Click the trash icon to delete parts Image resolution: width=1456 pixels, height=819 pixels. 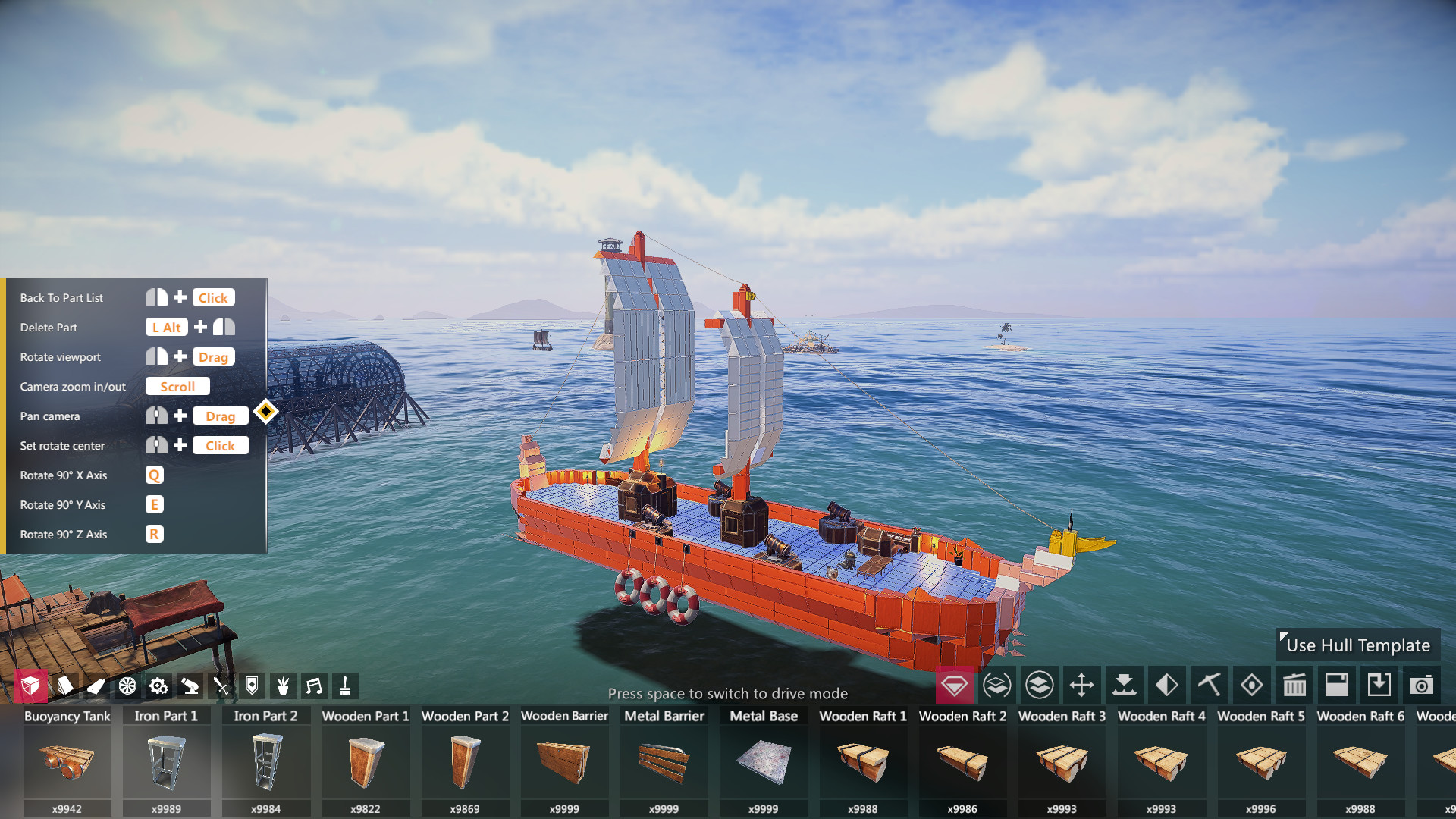click(x=1294, y=686)
